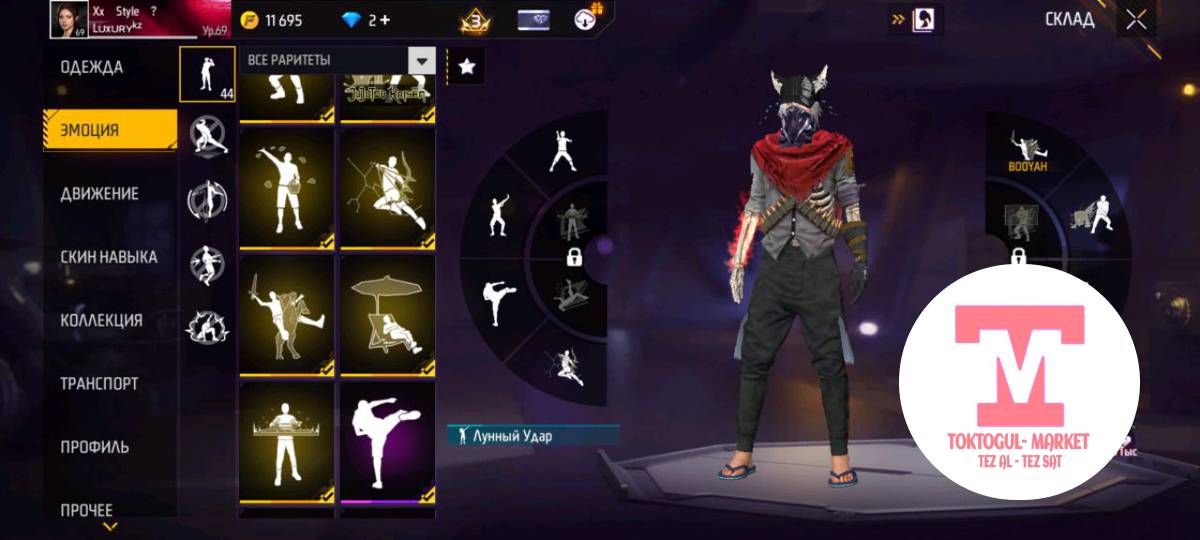Click the high kick slot in emote wheel

point(498,302)
